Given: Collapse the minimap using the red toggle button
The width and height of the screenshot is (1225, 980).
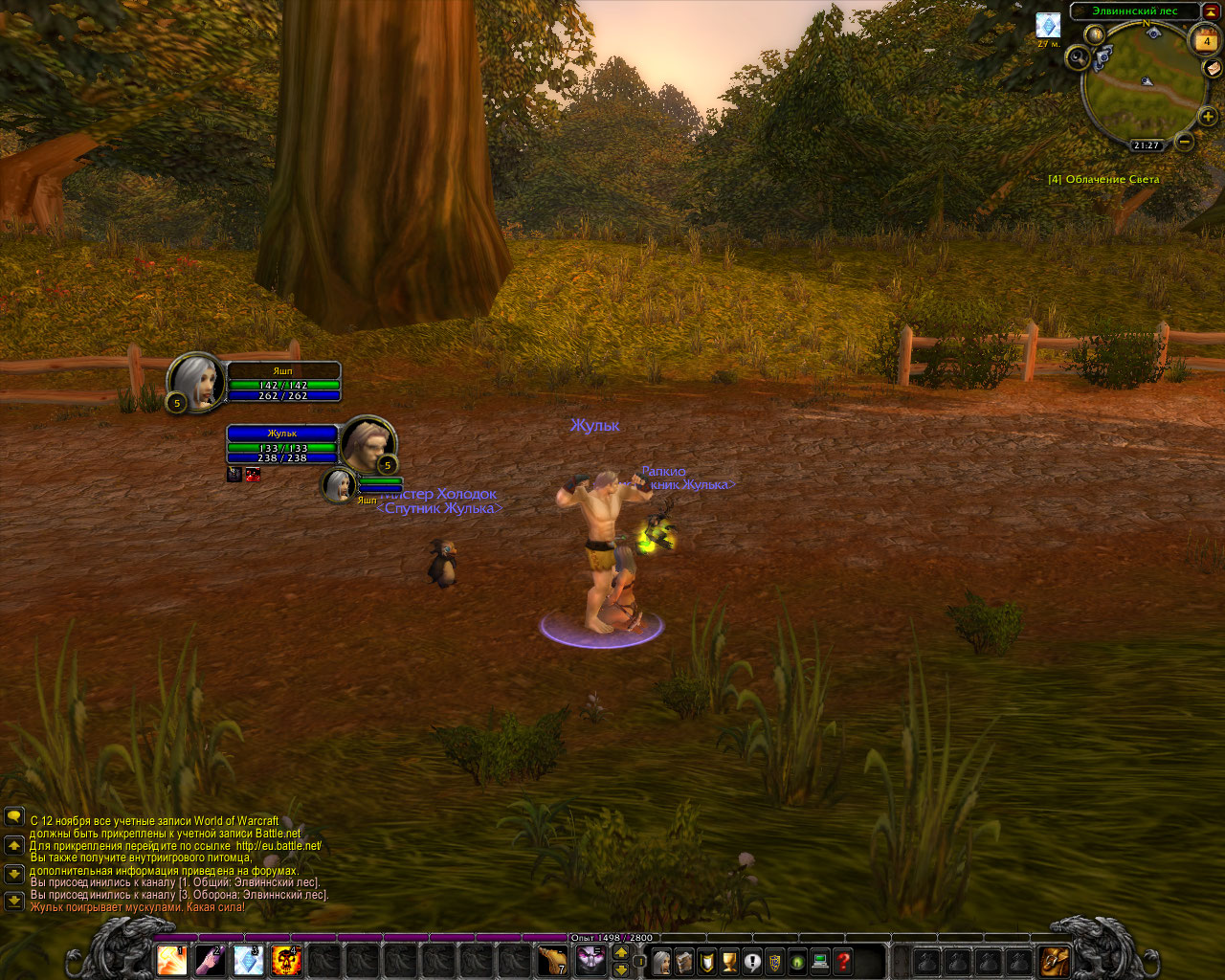Looking at the screenshot, I should (x=1211, y=11).
